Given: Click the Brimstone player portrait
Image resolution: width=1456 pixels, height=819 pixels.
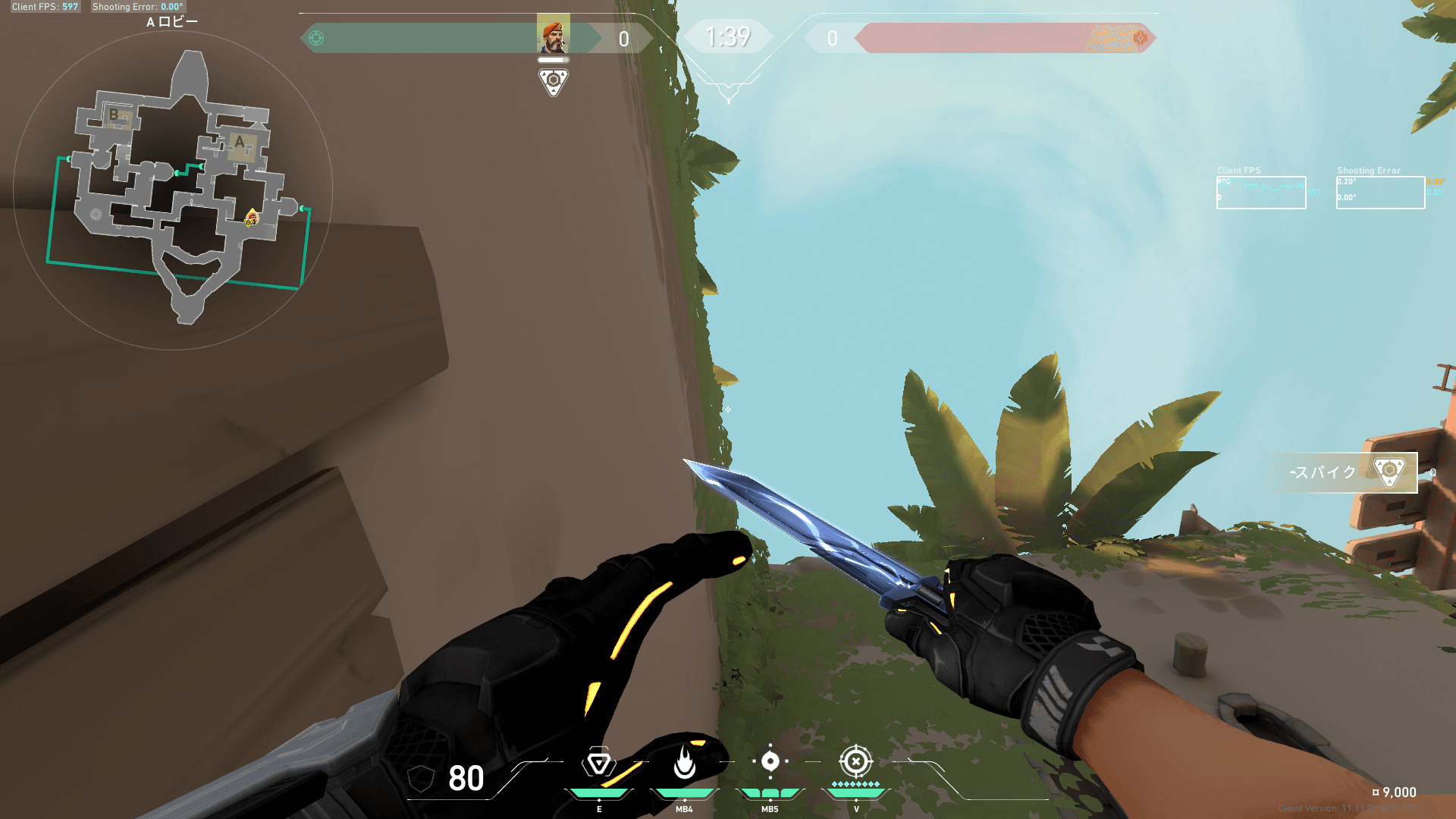Looking at the screenshot, I should 553,34.
